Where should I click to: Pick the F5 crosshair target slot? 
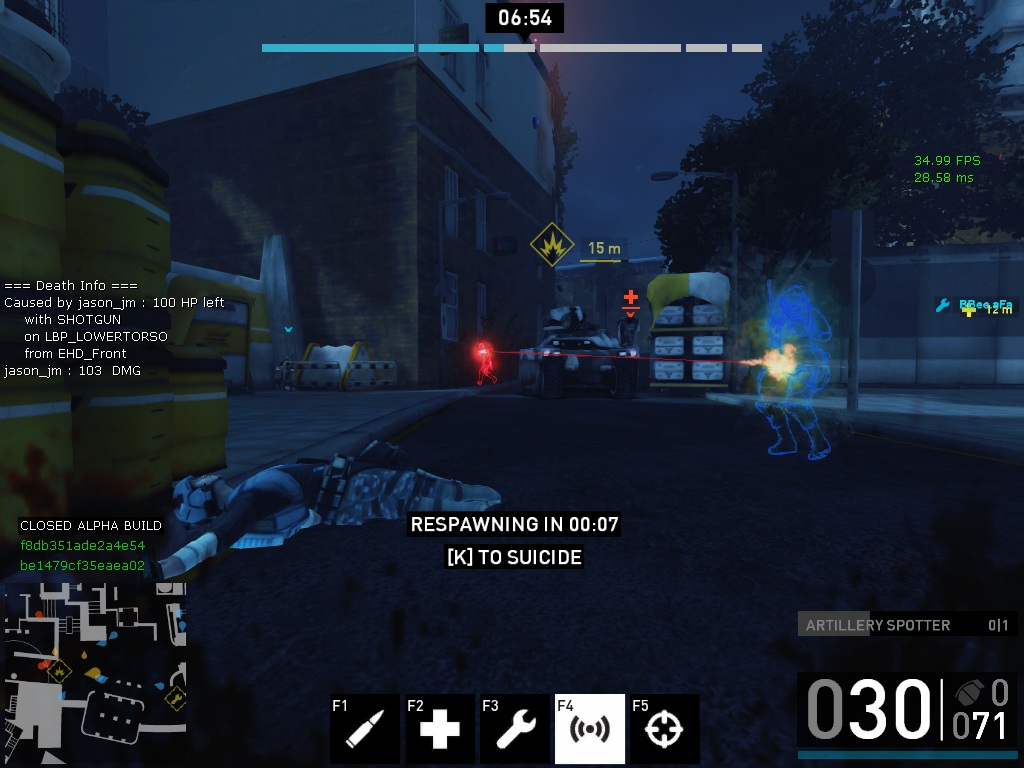point(665,729)
